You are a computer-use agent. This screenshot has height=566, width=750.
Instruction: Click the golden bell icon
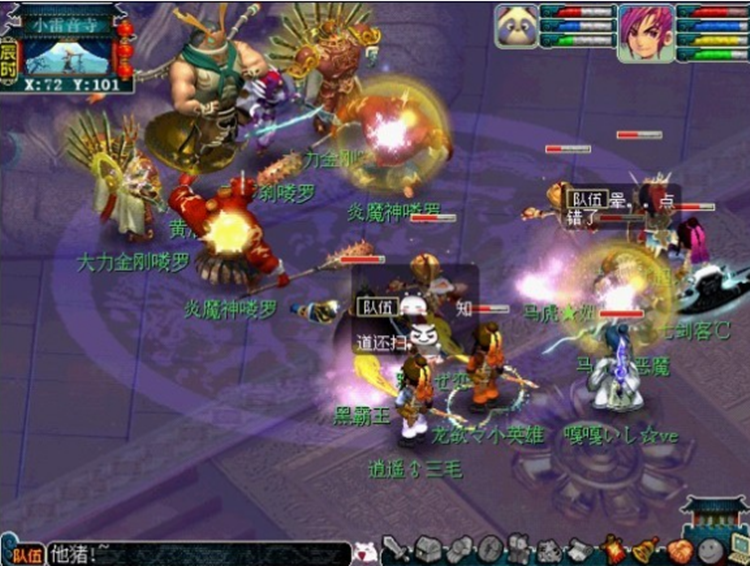point(645,549)
